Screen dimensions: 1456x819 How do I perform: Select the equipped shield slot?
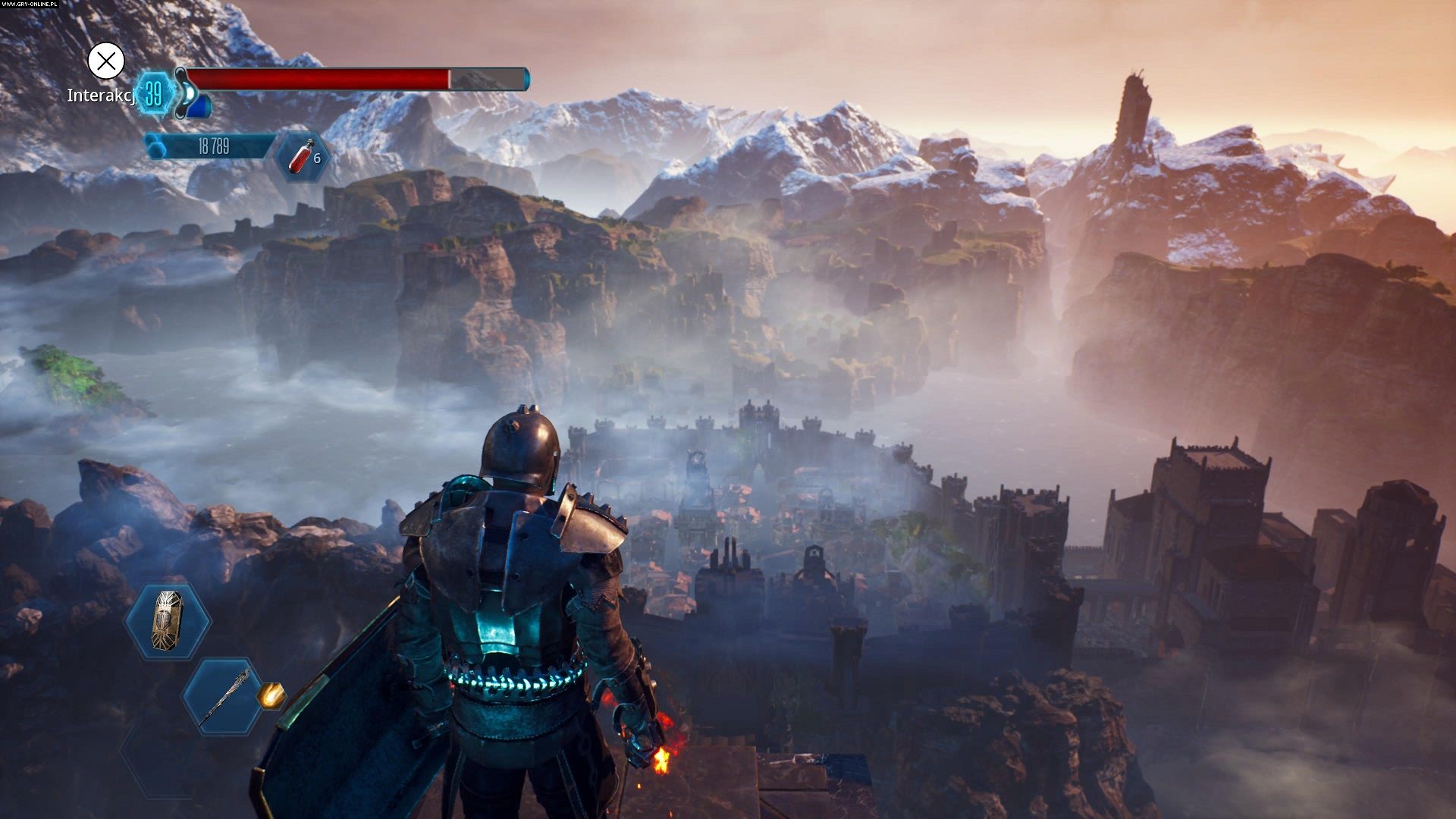(168, 621)
